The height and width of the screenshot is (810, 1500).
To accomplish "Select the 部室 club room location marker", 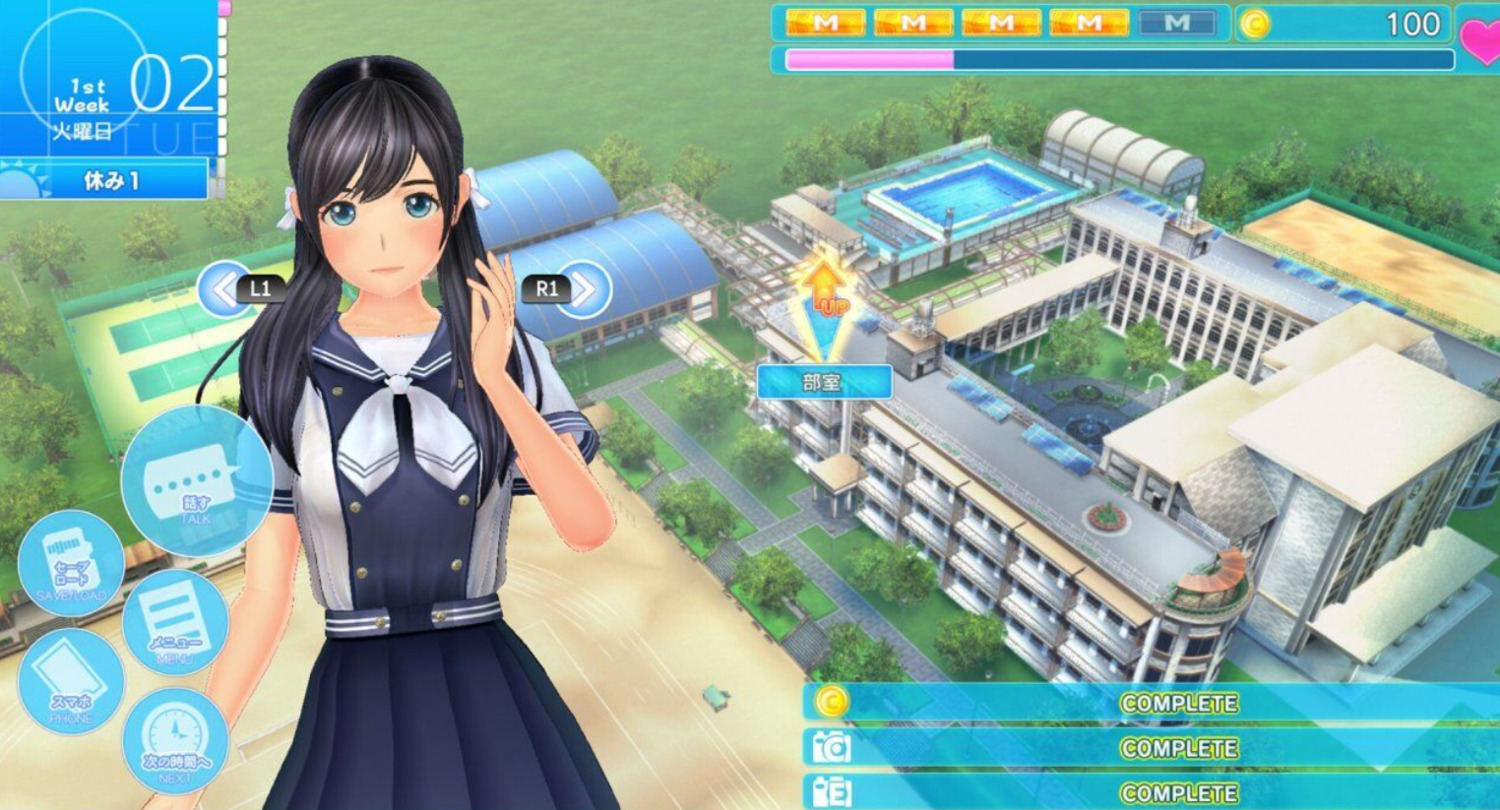I will [824, 381].
